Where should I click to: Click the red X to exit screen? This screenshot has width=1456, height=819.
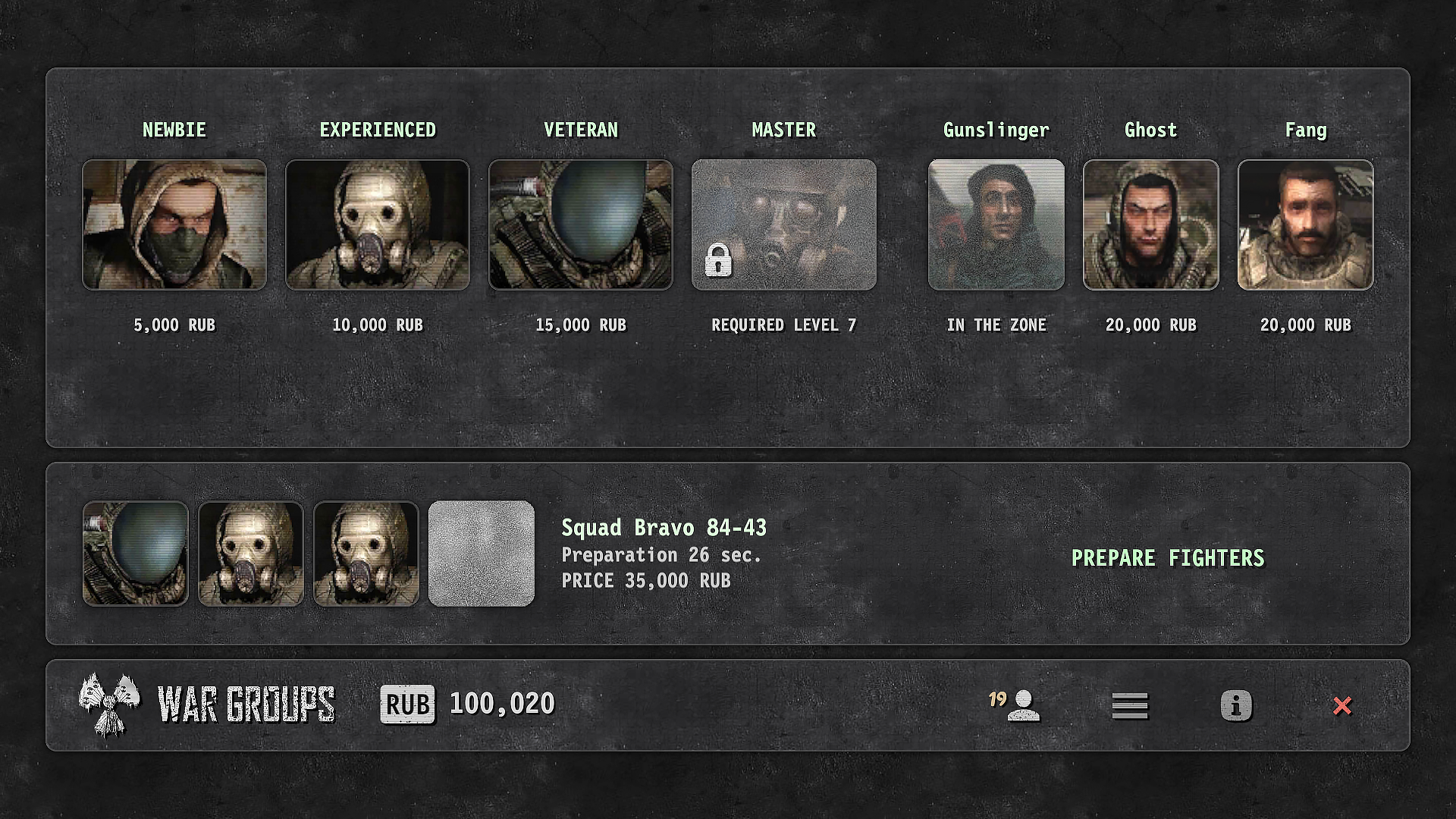(1342, 706)
